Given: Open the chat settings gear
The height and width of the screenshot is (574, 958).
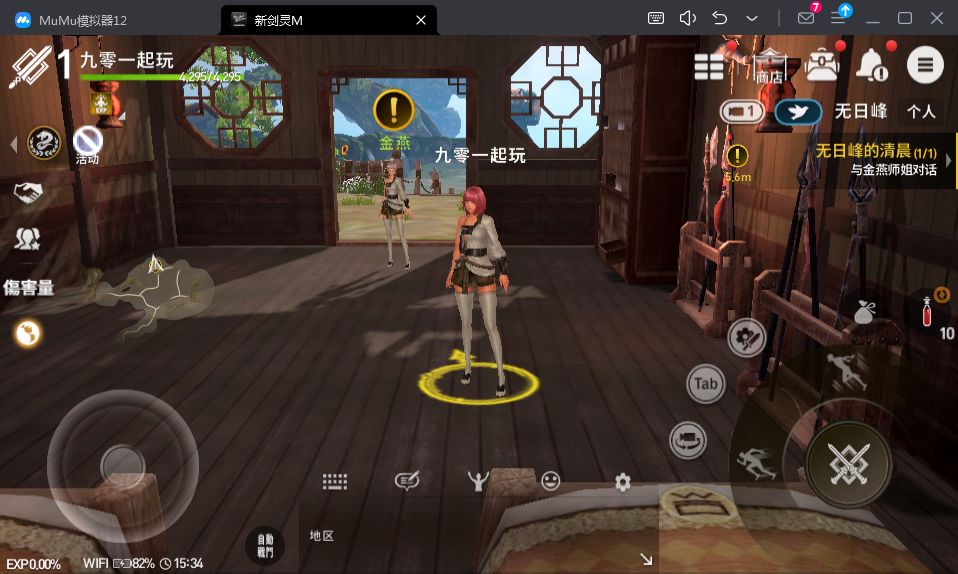Looking at the screenshot, I should [623, 483].
